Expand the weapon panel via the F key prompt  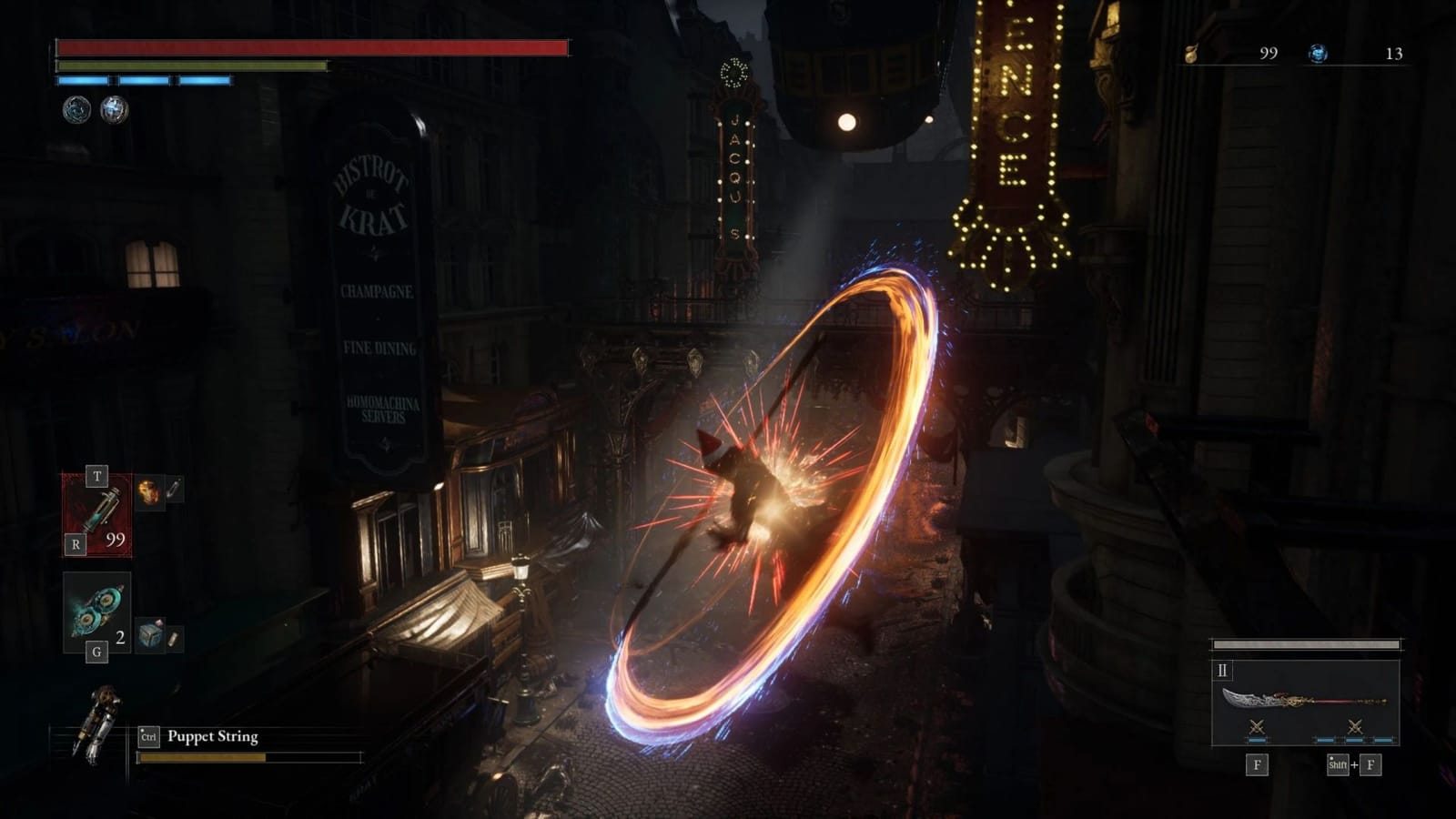coord(1257,764)
